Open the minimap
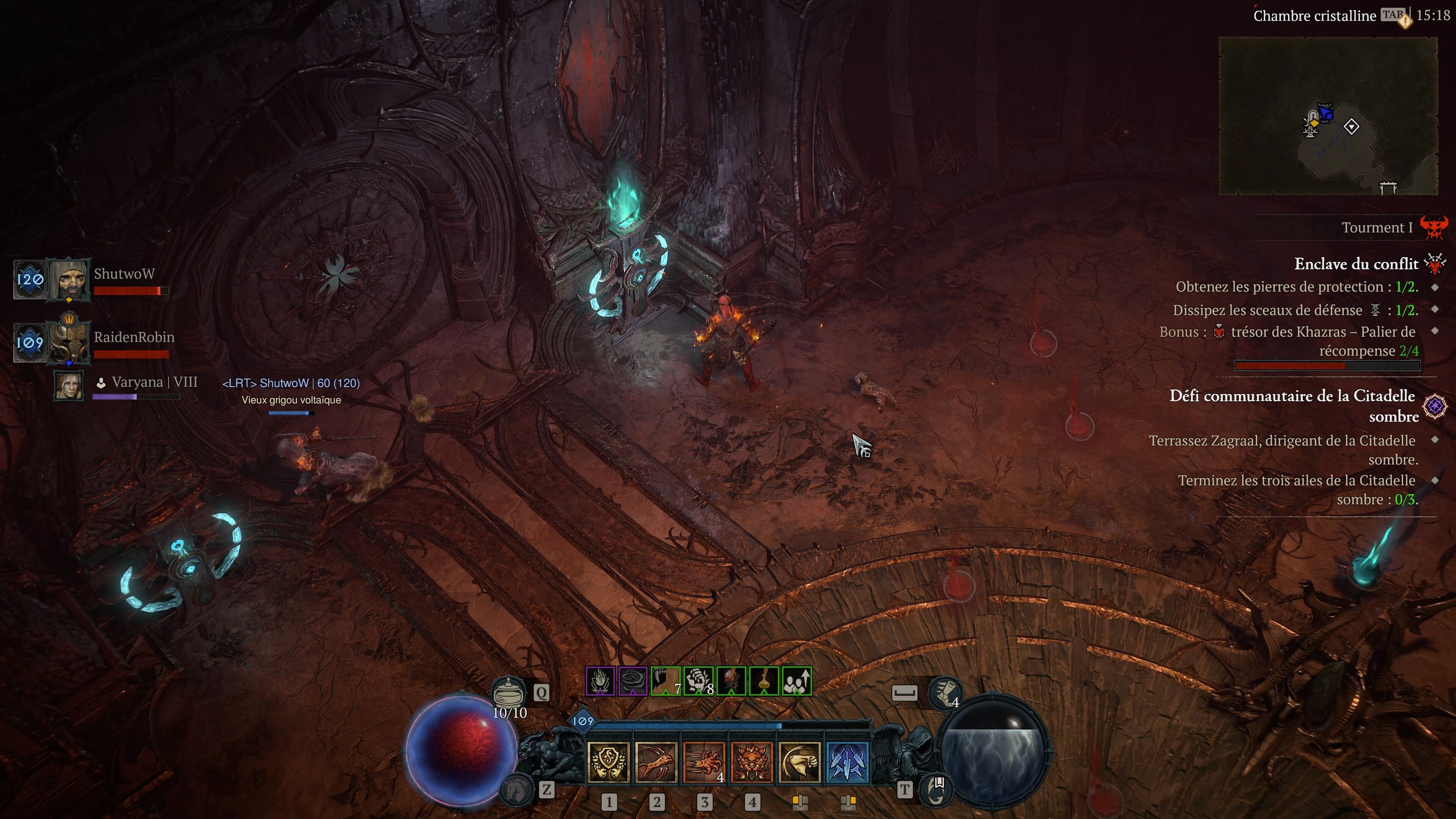1456x819 pixels. pyautogui.click(x=1328, y=116)
